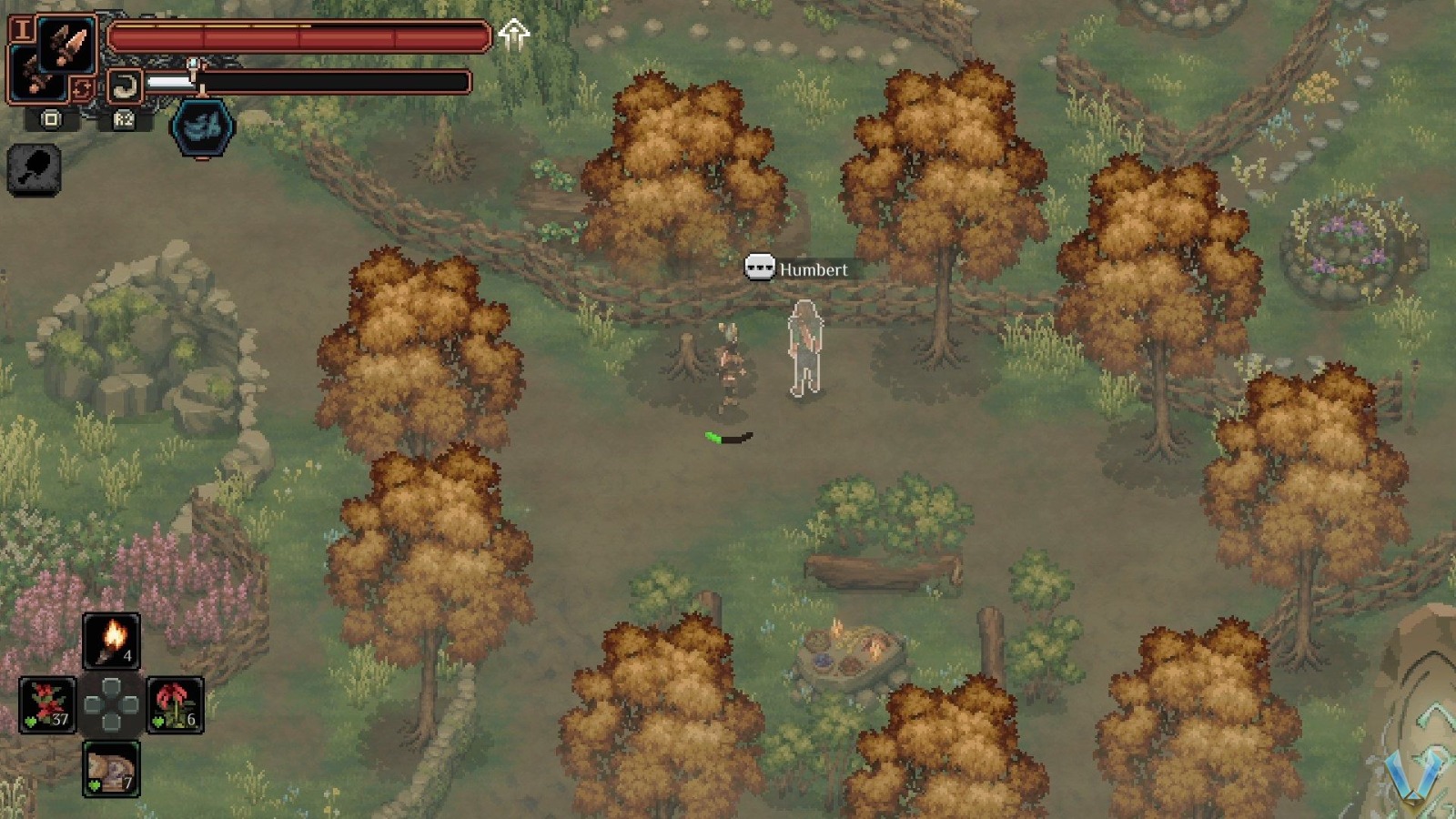The height and width of the screenshot is (819, 1456).
Task: Click the weapon swap arrows icon
Action: click(84, 86)
